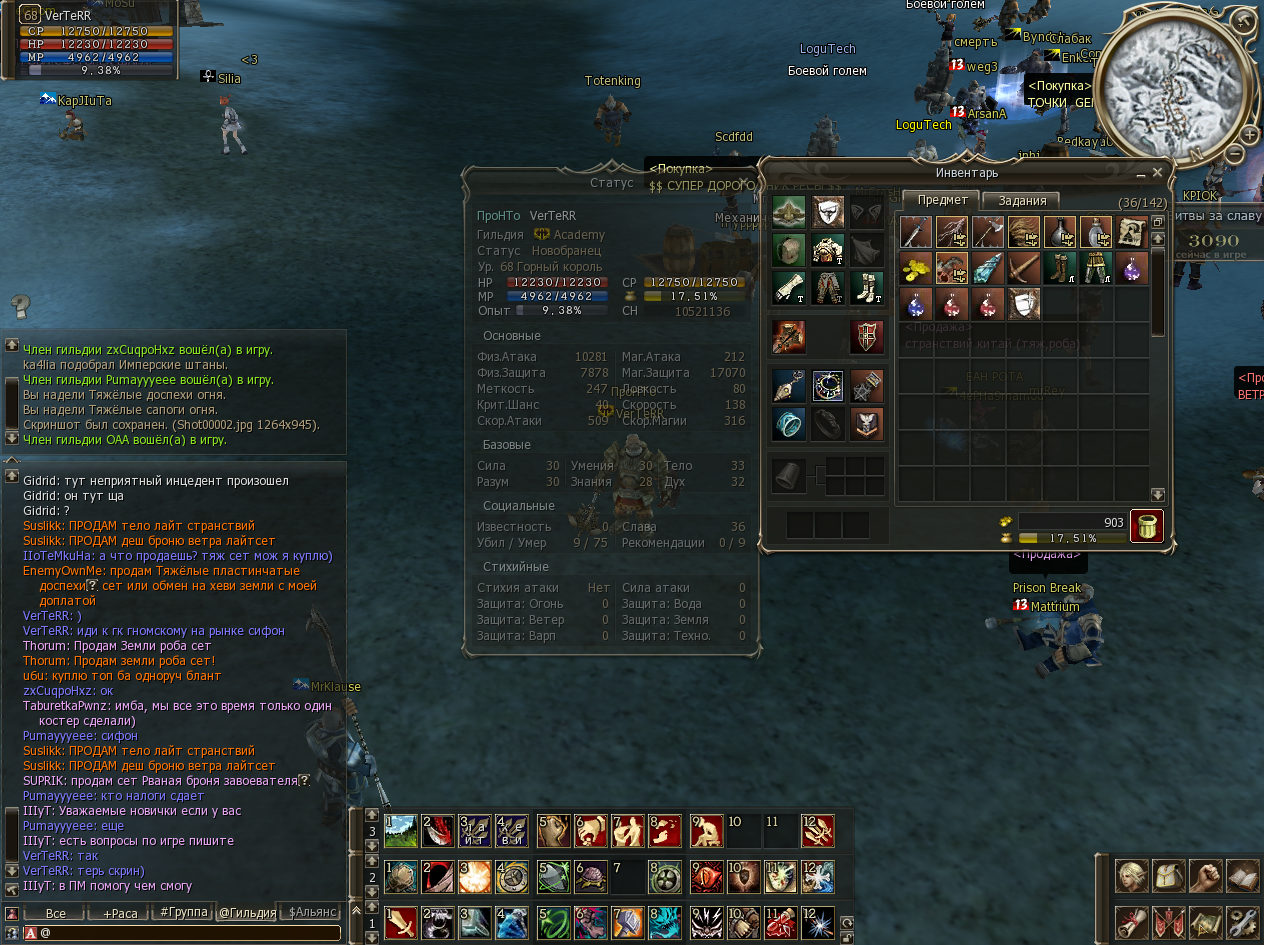Activate the sword attack skill in slot 1
This screenshot has height=945, width=1264.
pos(401,922)
